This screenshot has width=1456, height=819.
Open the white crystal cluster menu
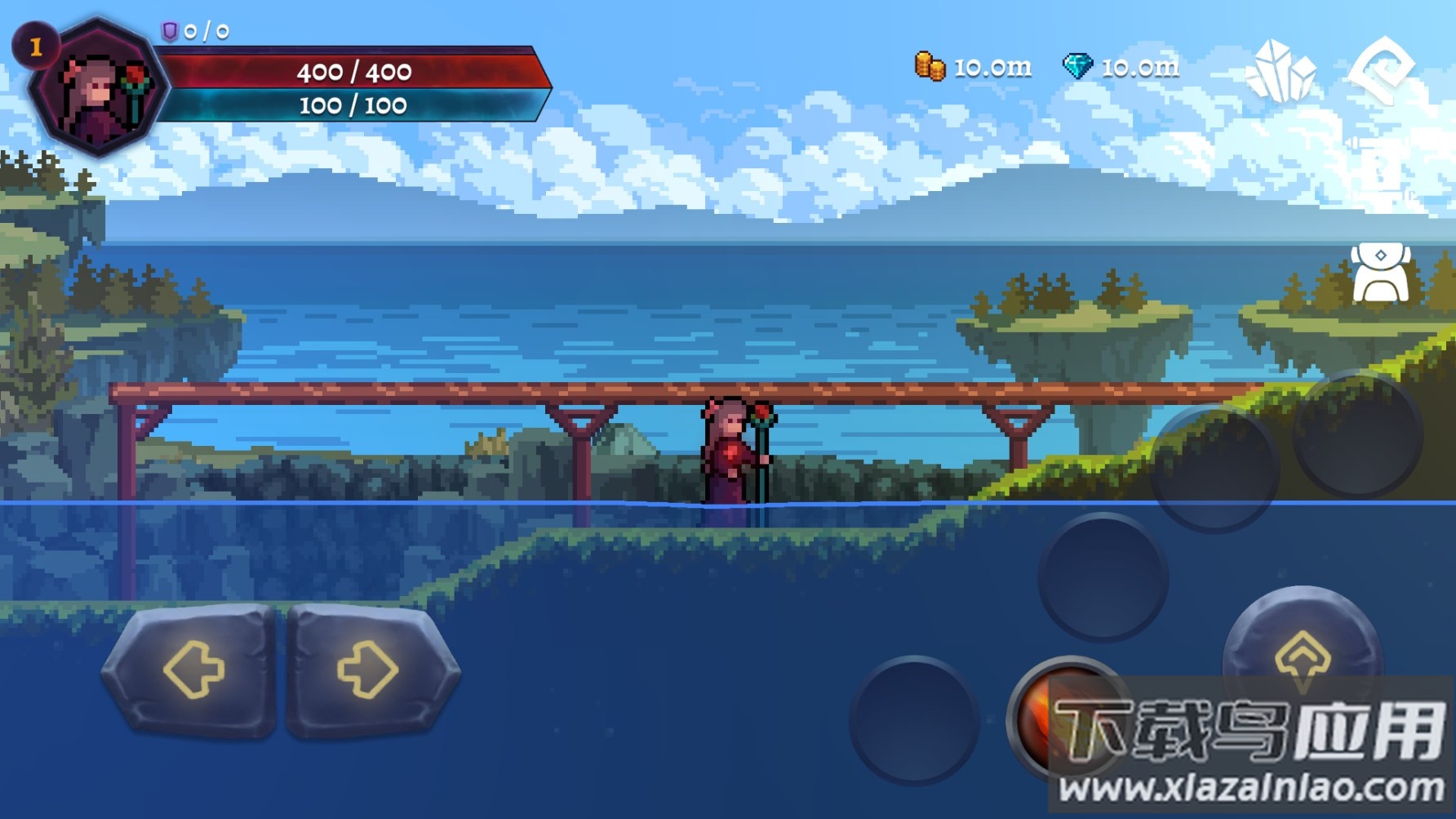(1280, 70)
